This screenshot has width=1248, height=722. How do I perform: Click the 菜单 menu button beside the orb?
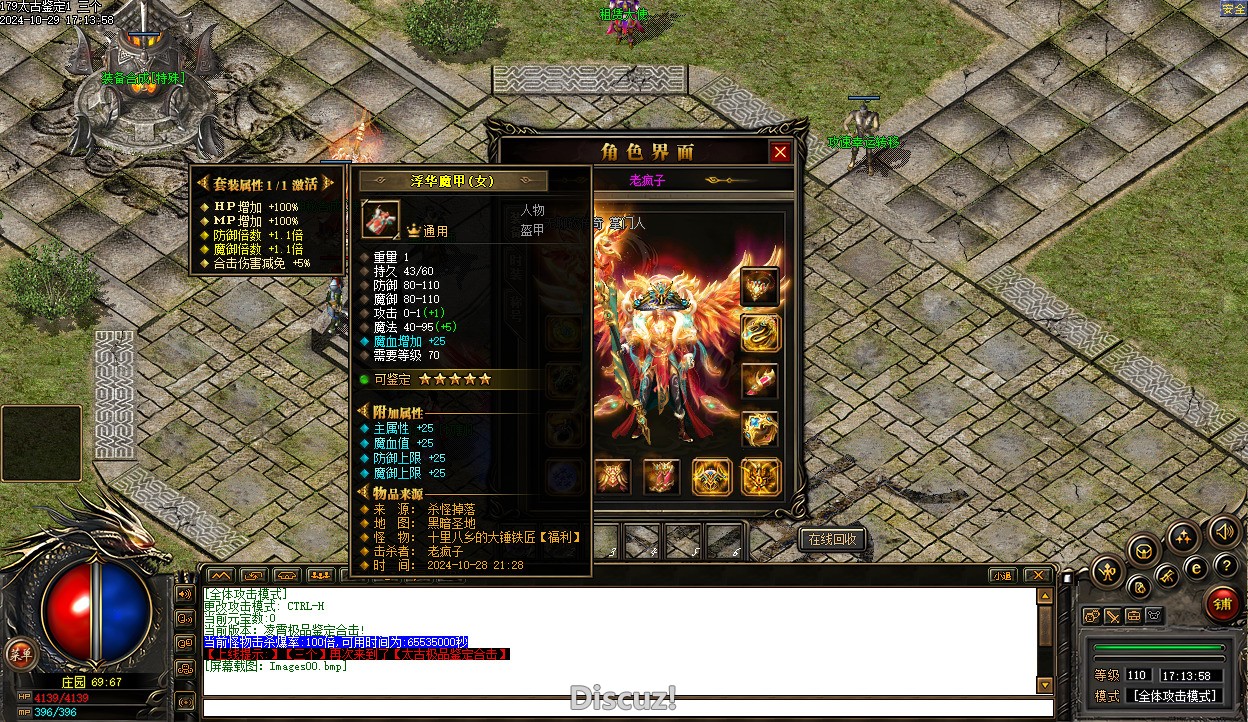(x=18, y=653)
